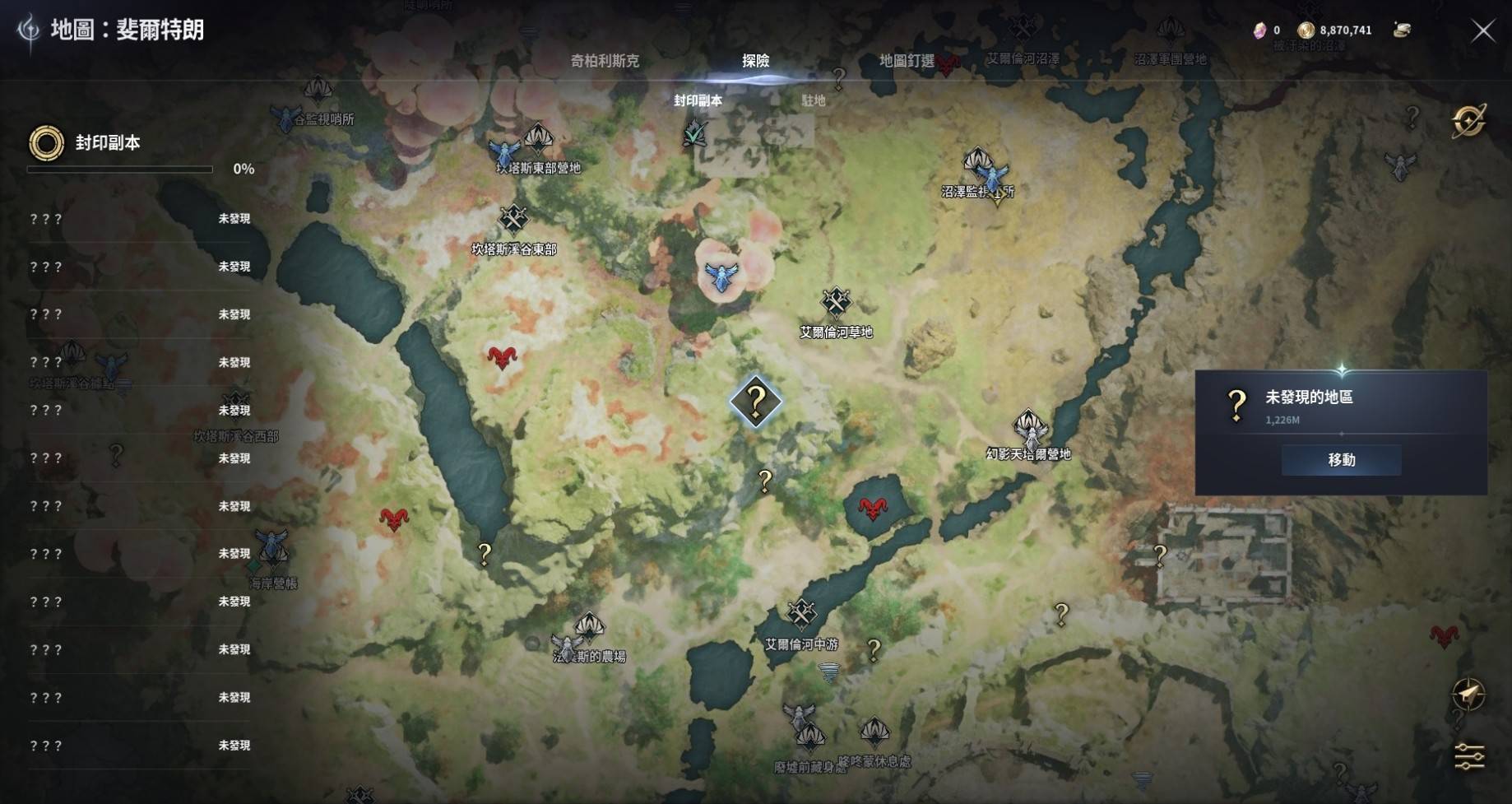1512x804 pixels.
Task: Toggle the world map globe icon
Action: (1468, 121)
